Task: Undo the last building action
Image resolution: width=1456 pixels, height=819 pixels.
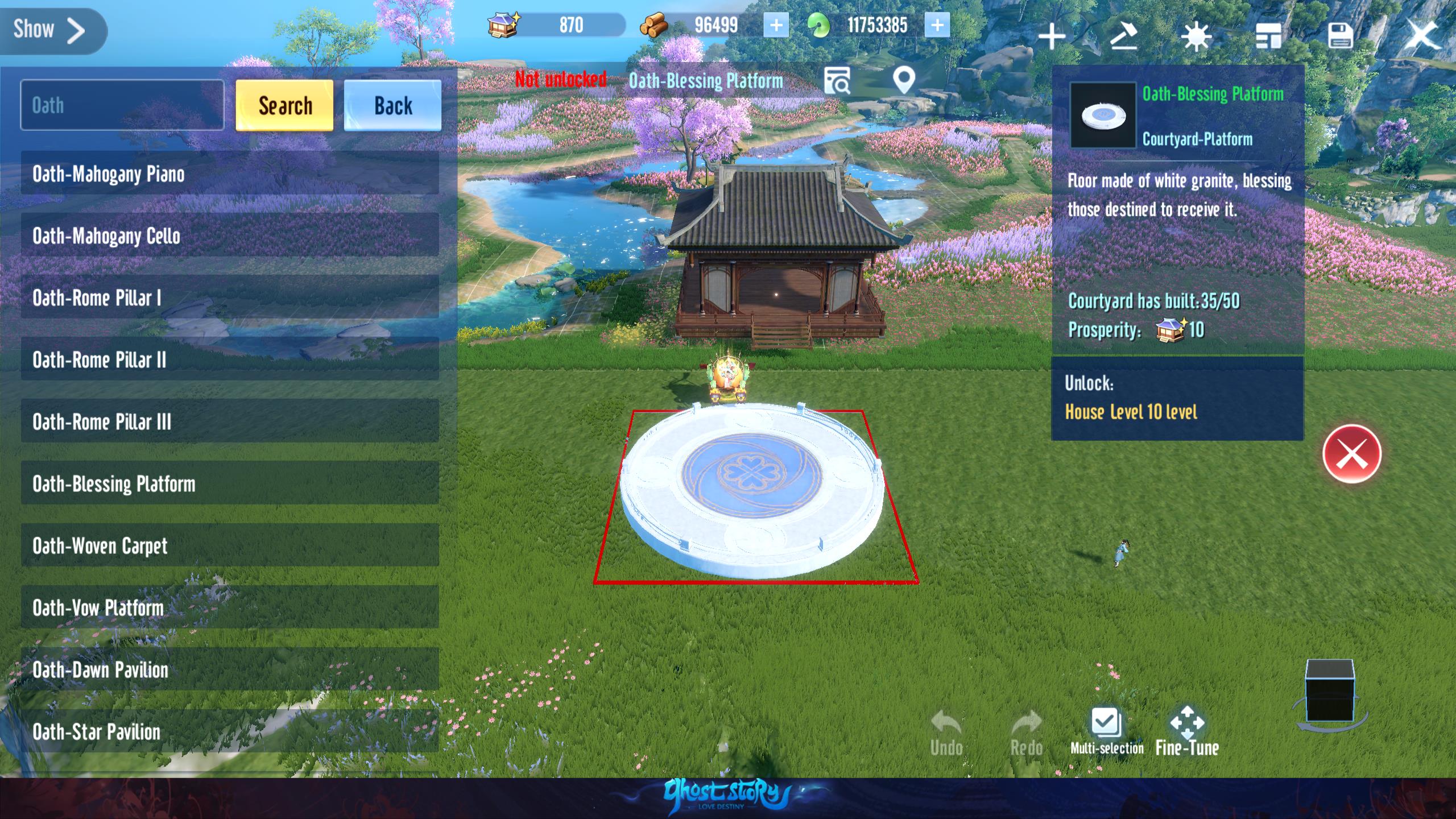Action: point(946,733)
